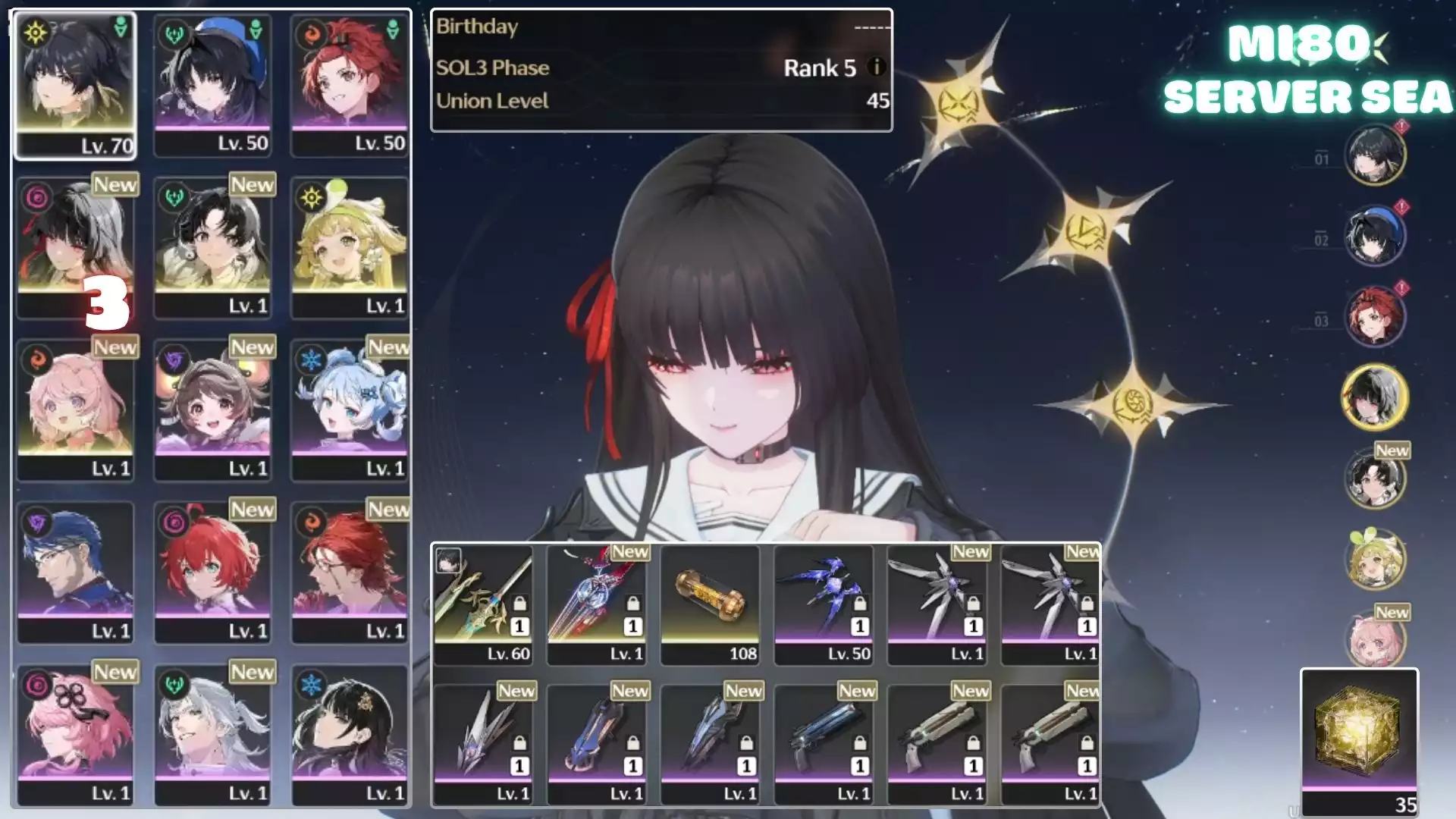Select the golden sword weapon at Lv. 60

pyautogui.click(x=483, y=604)
